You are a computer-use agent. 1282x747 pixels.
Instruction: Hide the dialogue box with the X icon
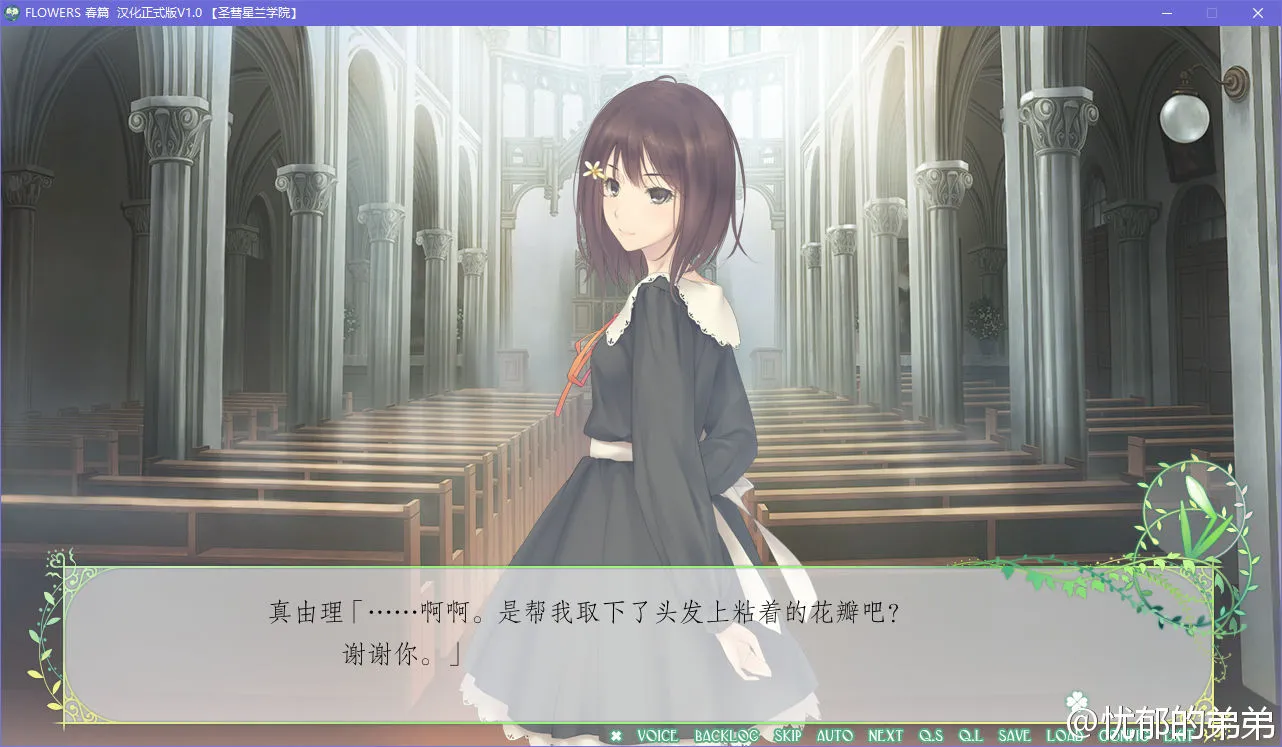[615, 735]
